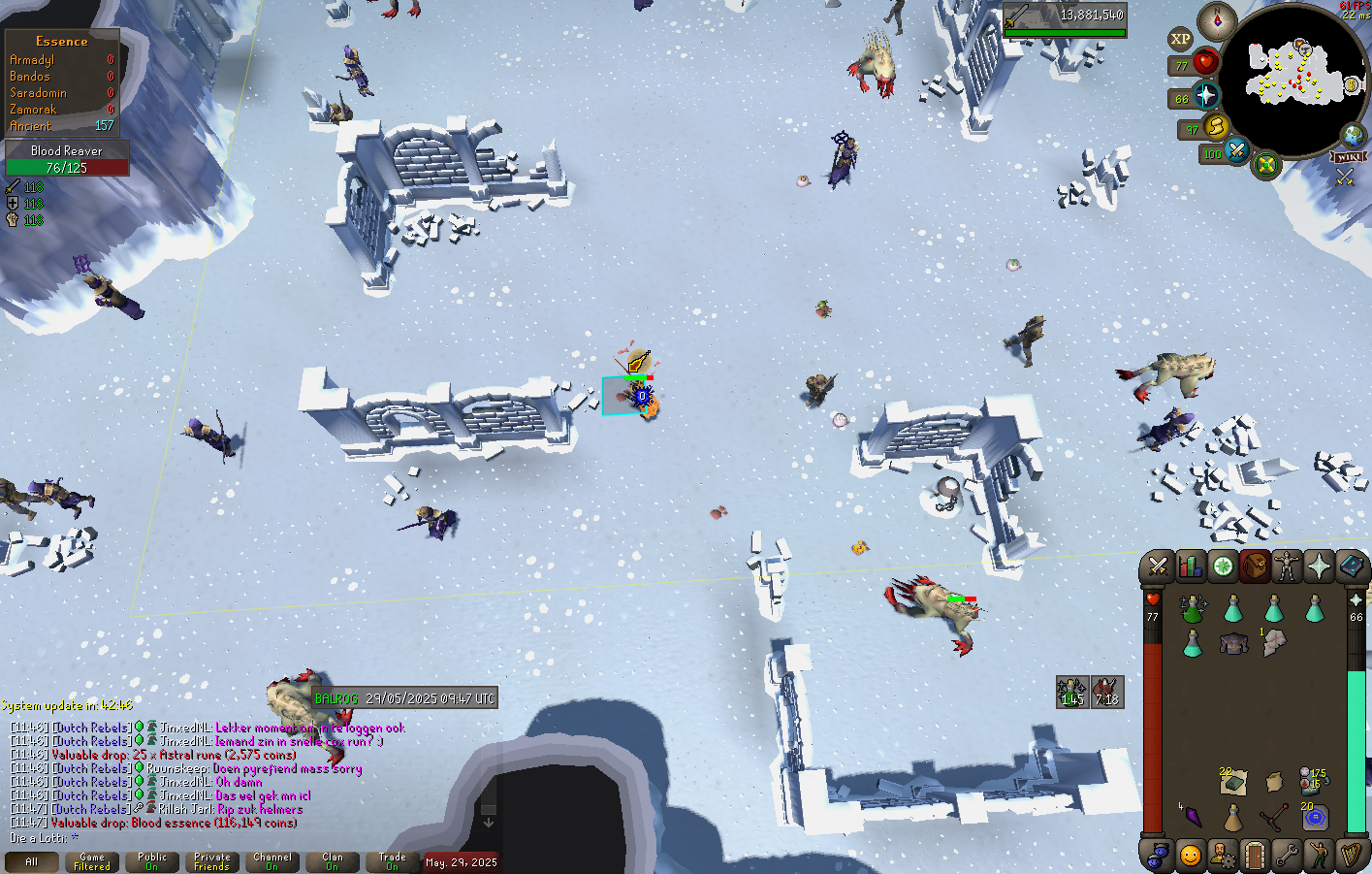
Task: Toggle run using the boot energy orb
Action: click(1216, 126)
